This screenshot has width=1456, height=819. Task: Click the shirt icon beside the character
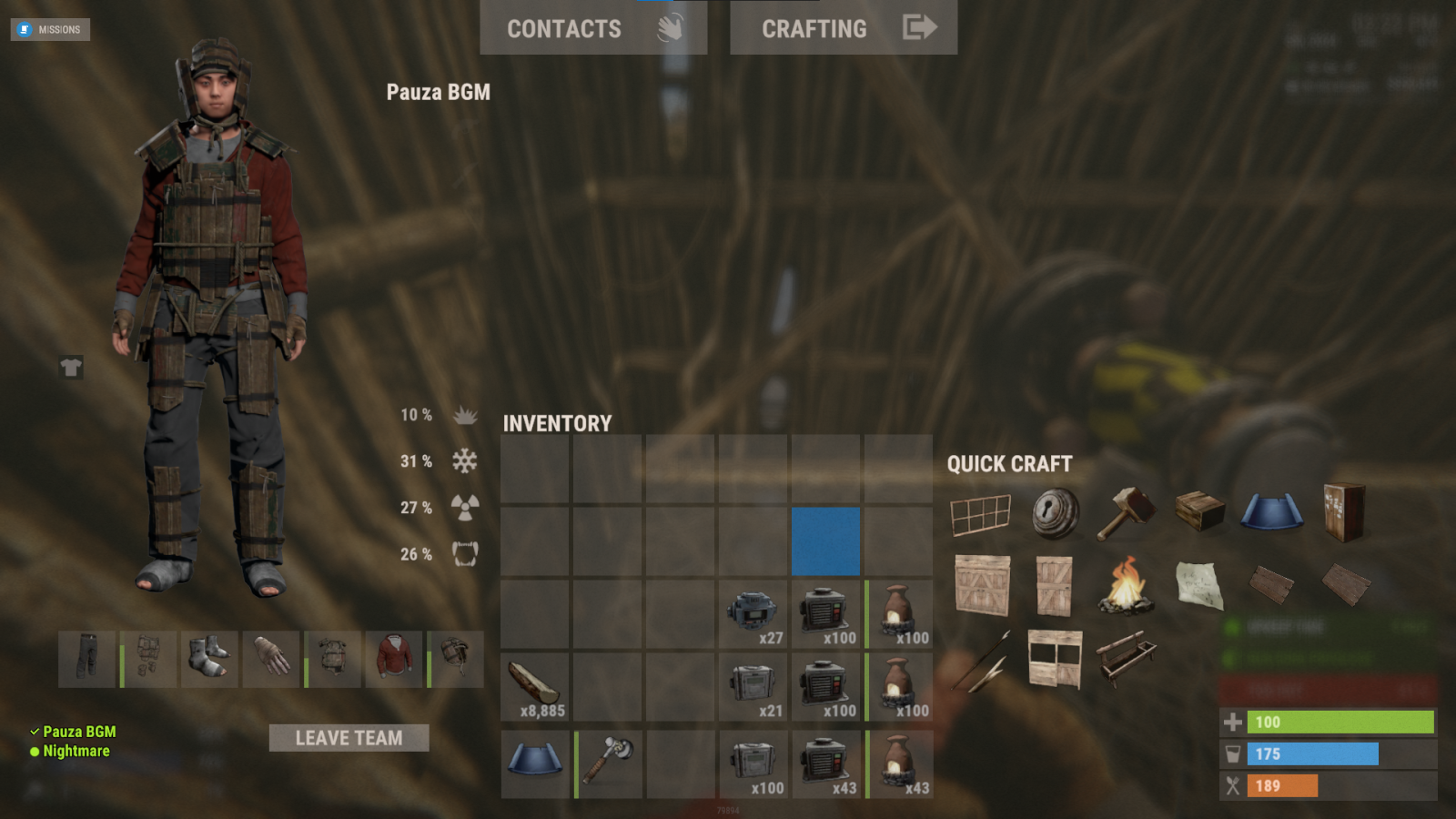coord(71,368)
